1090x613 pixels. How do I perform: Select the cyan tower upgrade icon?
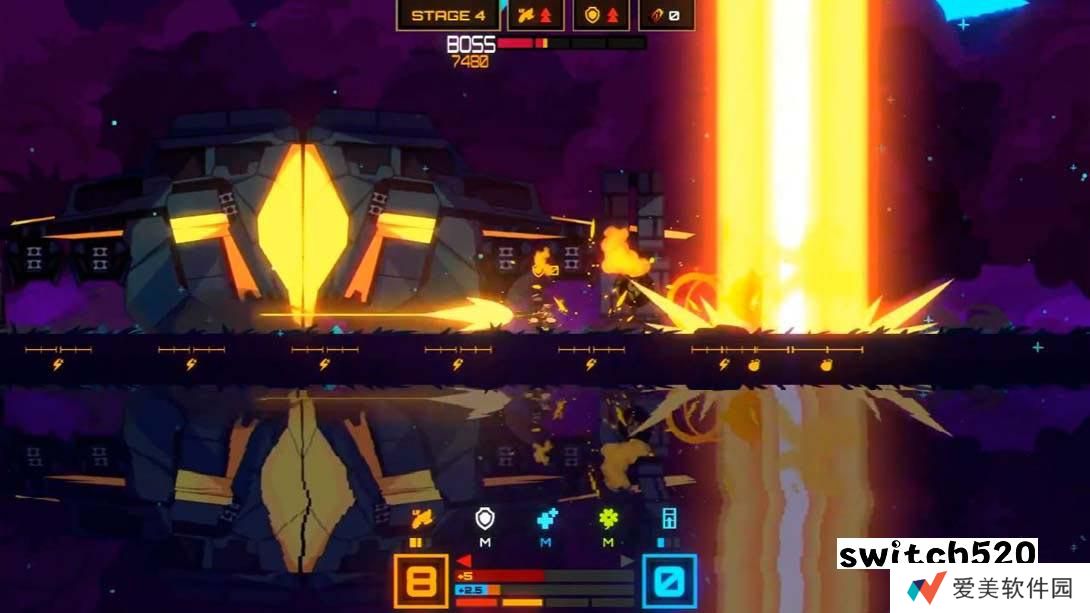pos(669,518)
